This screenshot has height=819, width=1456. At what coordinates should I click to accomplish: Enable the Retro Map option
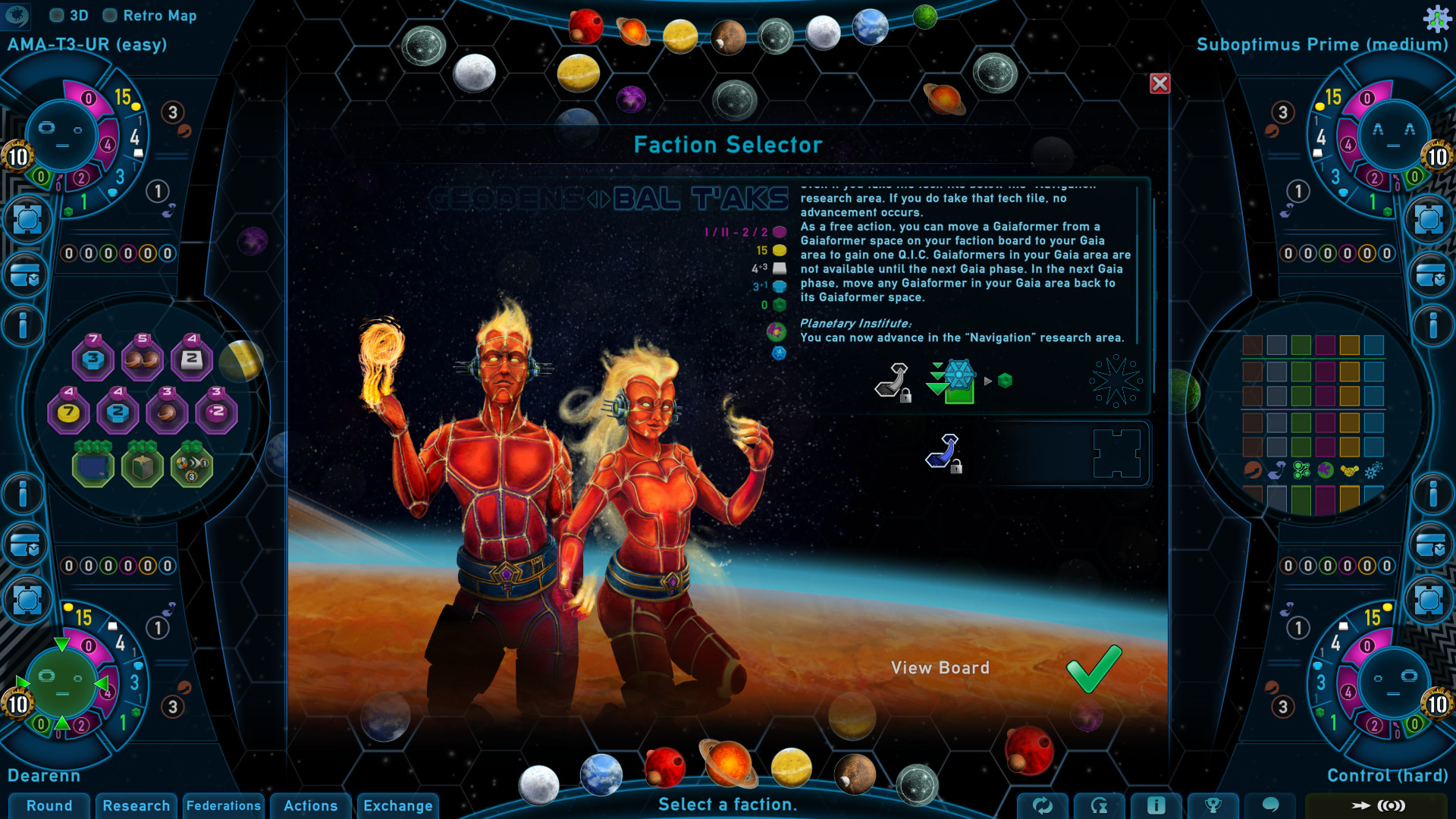111,15
